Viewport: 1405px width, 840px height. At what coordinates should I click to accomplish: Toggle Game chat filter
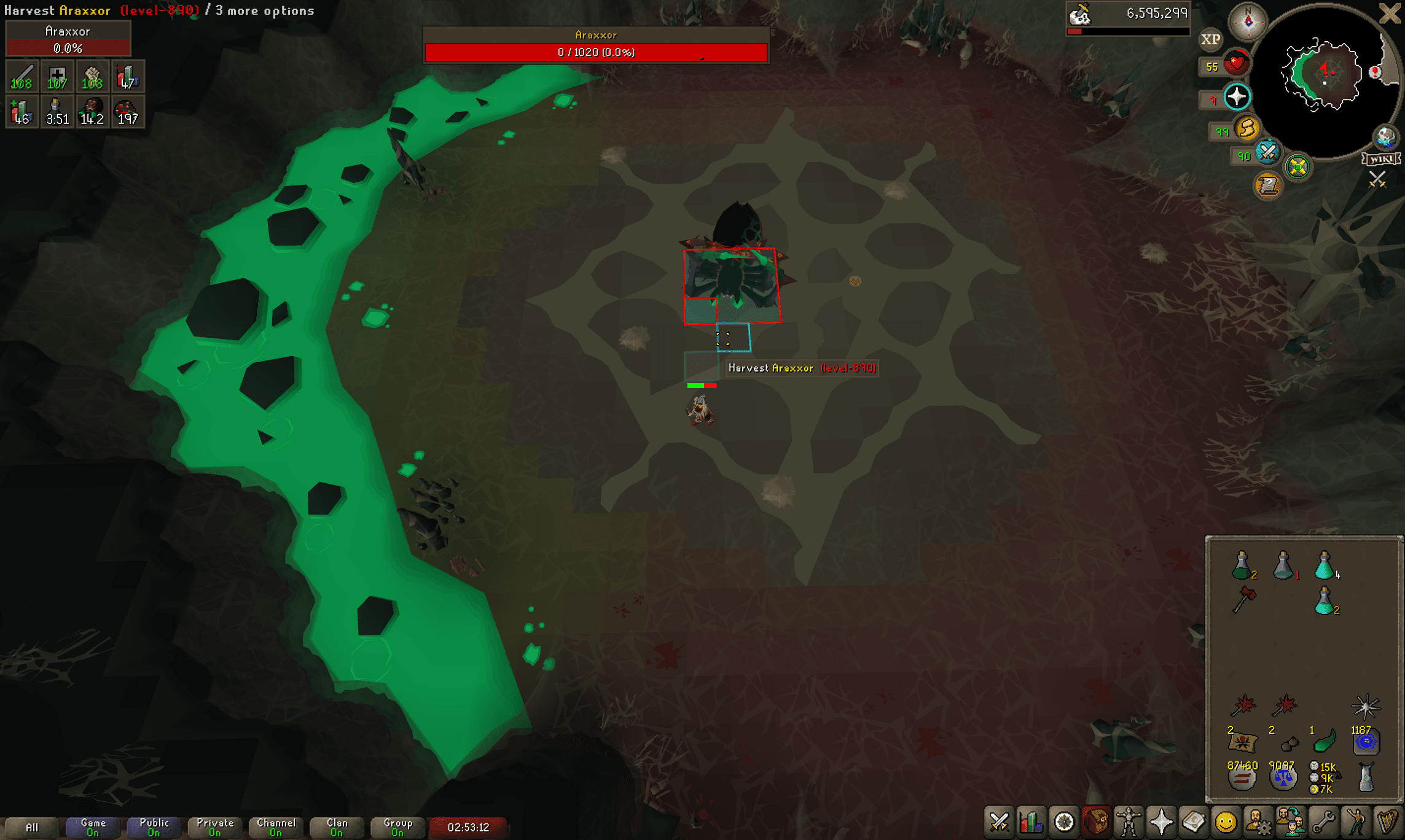92,827
